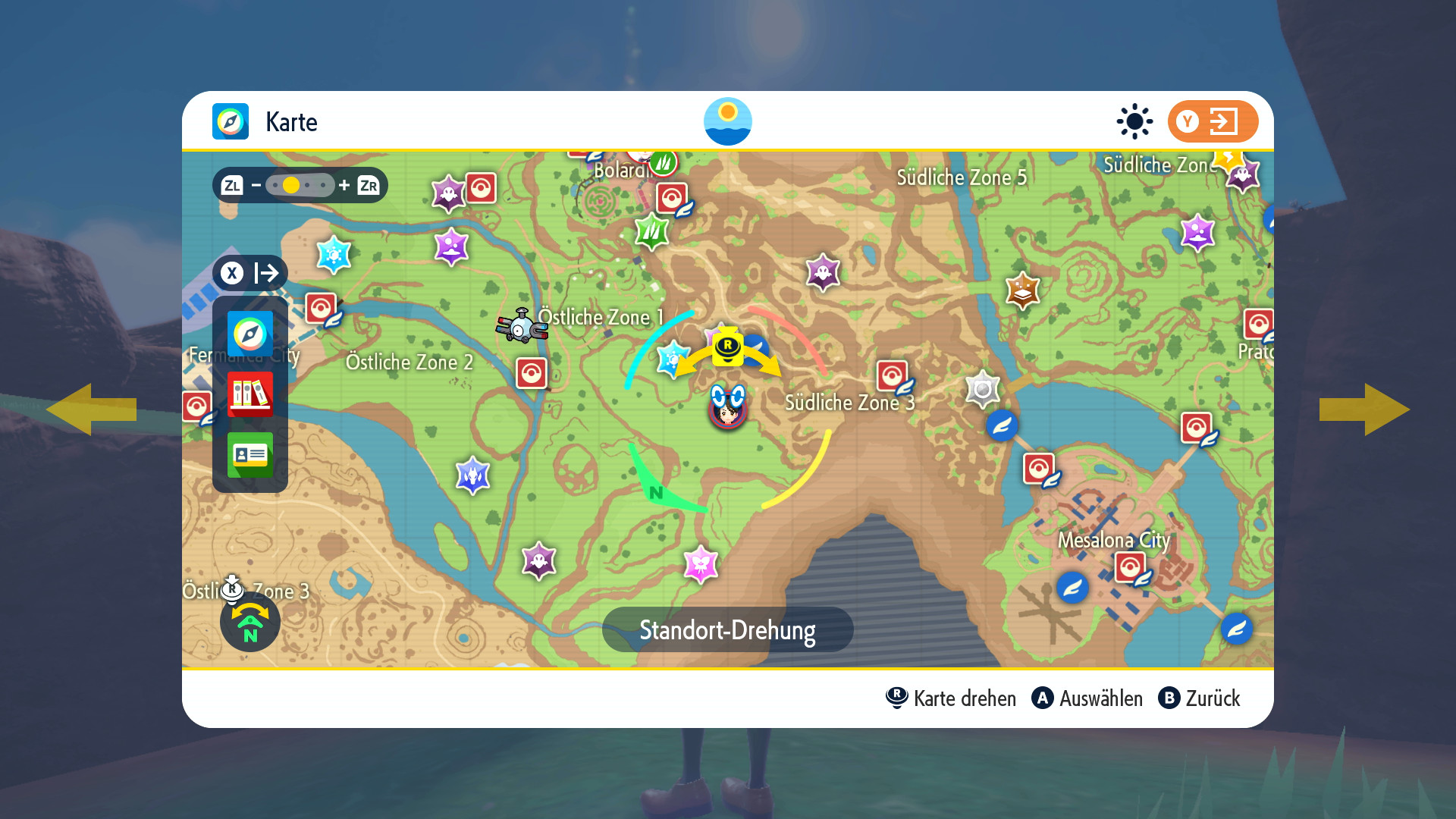Viewport: 1456px width, 819px height.
Task: Switch to the next screen with right arrow
Action: point(1364,409)
